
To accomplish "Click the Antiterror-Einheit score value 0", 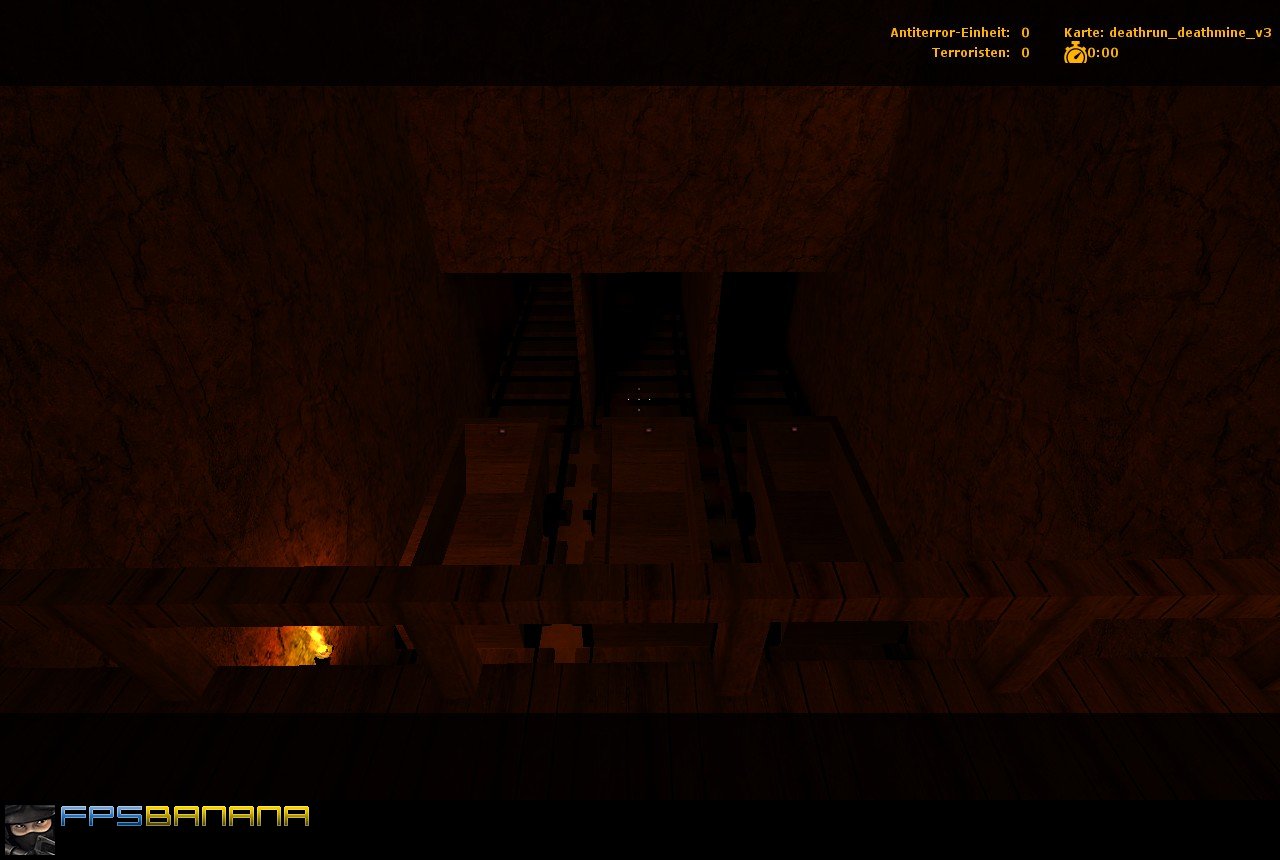I will [x=1025, y=32].
